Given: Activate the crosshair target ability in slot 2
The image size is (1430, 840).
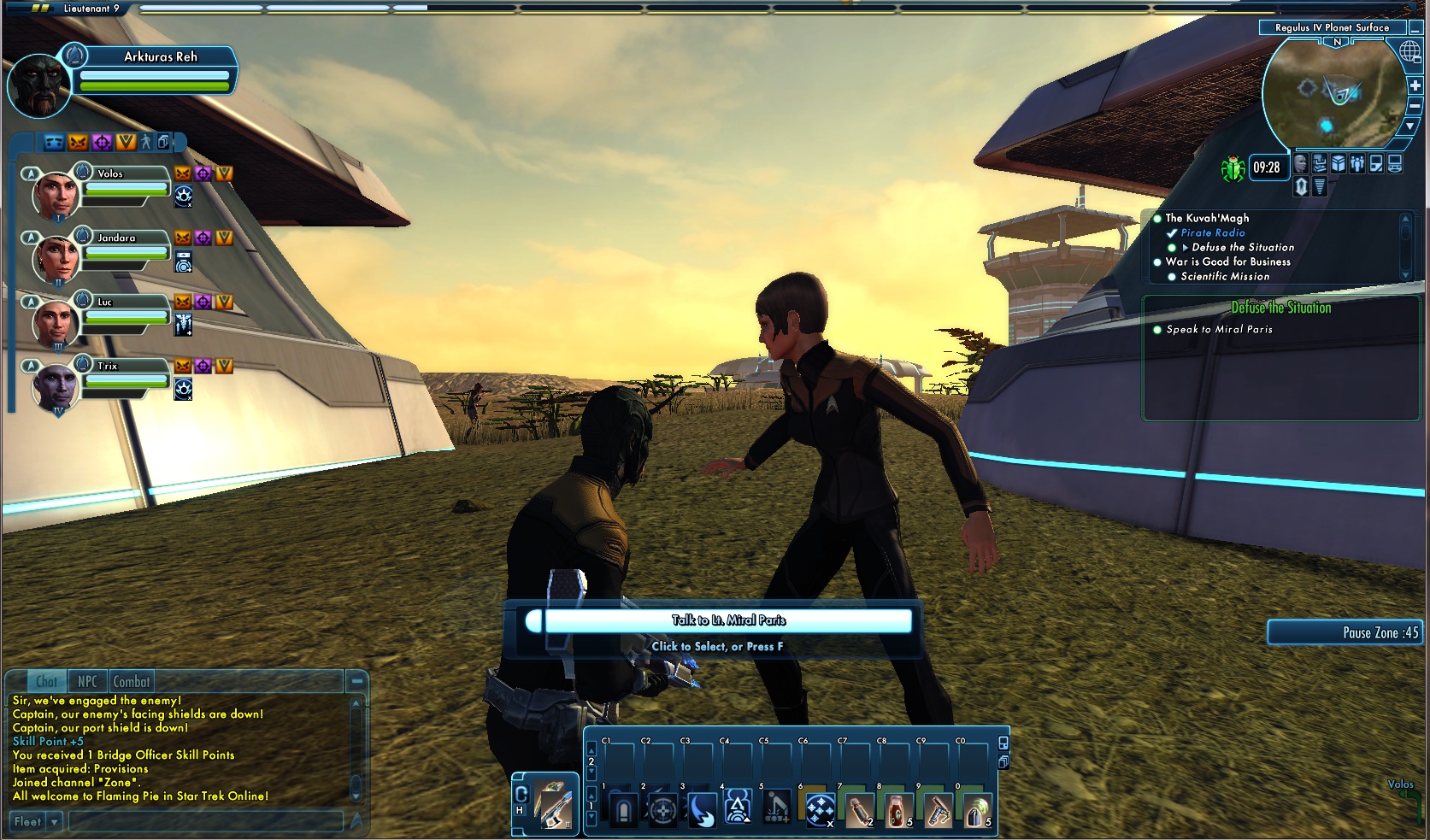Looking at the screenshot, I should click(662, 808).
